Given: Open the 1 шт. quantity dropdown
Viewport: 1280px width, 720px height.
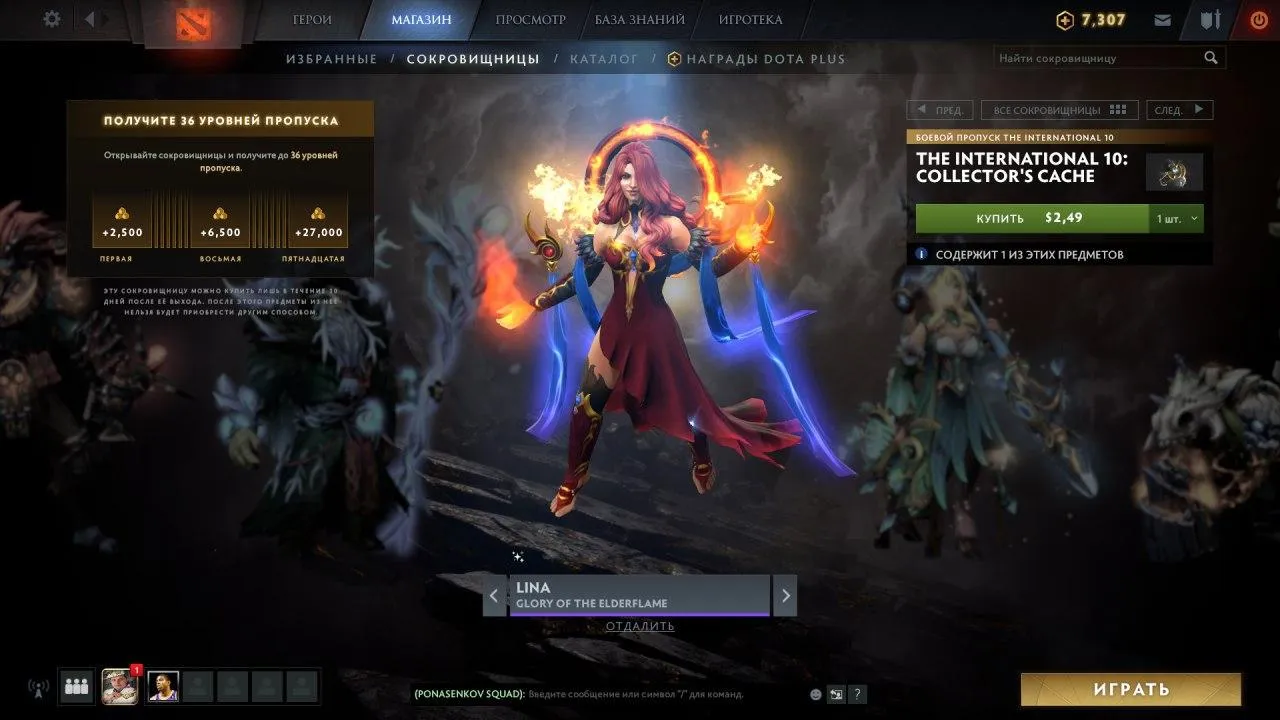Looking at the screenshot, I should pyautogui.click(x=1177, y=218).
